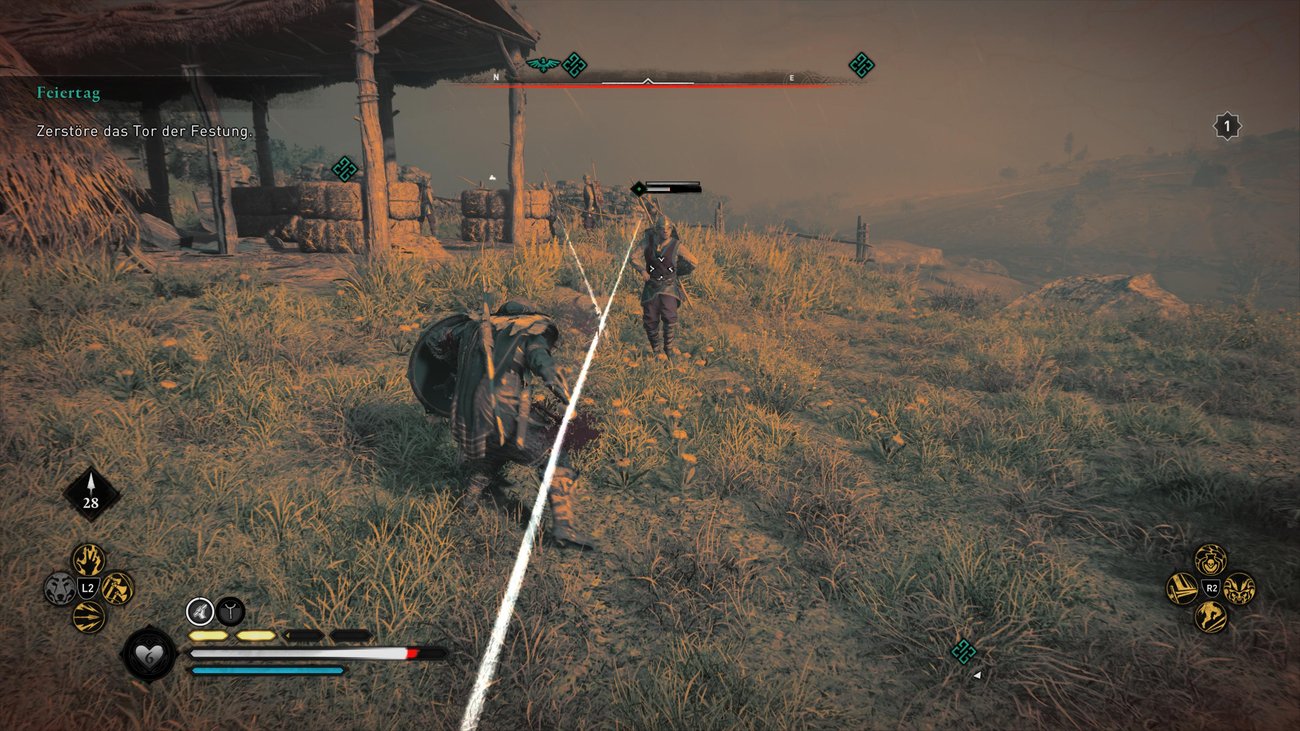Activate the flaming hand ability

coord(88,559)
